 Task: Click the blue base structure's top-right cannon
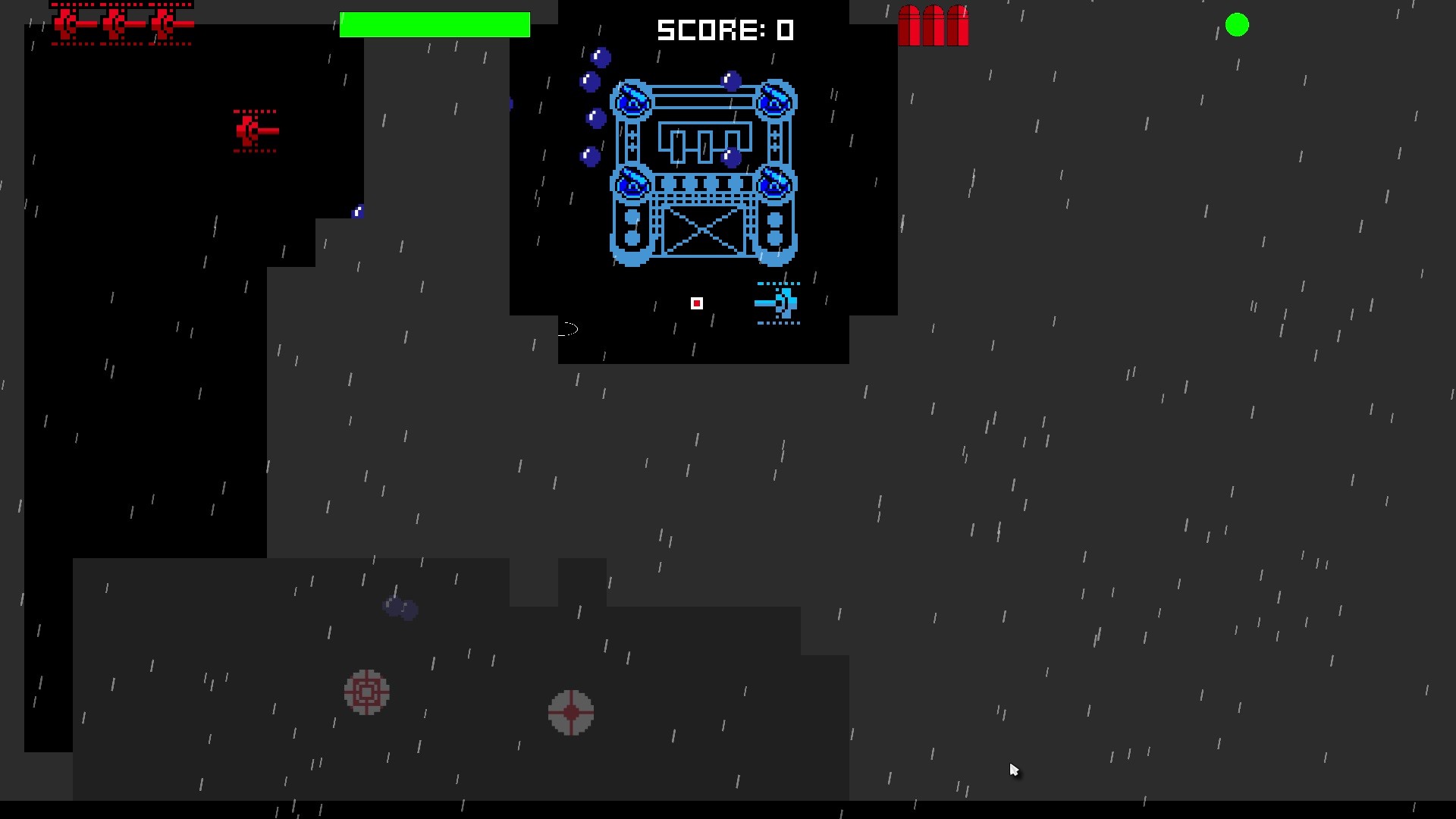pyautogui.click(x=774, y=99)
